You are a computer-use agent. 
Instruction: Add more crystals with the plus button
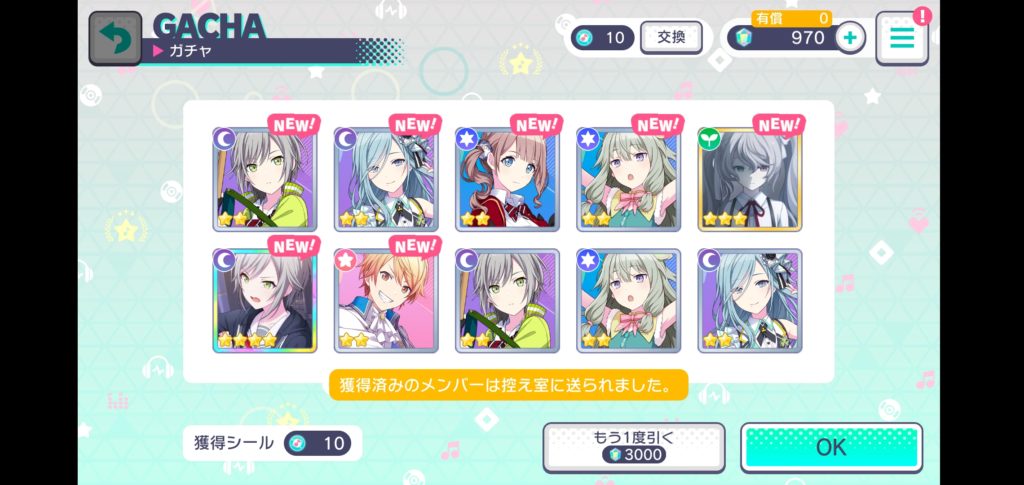(x=850, y=38)
